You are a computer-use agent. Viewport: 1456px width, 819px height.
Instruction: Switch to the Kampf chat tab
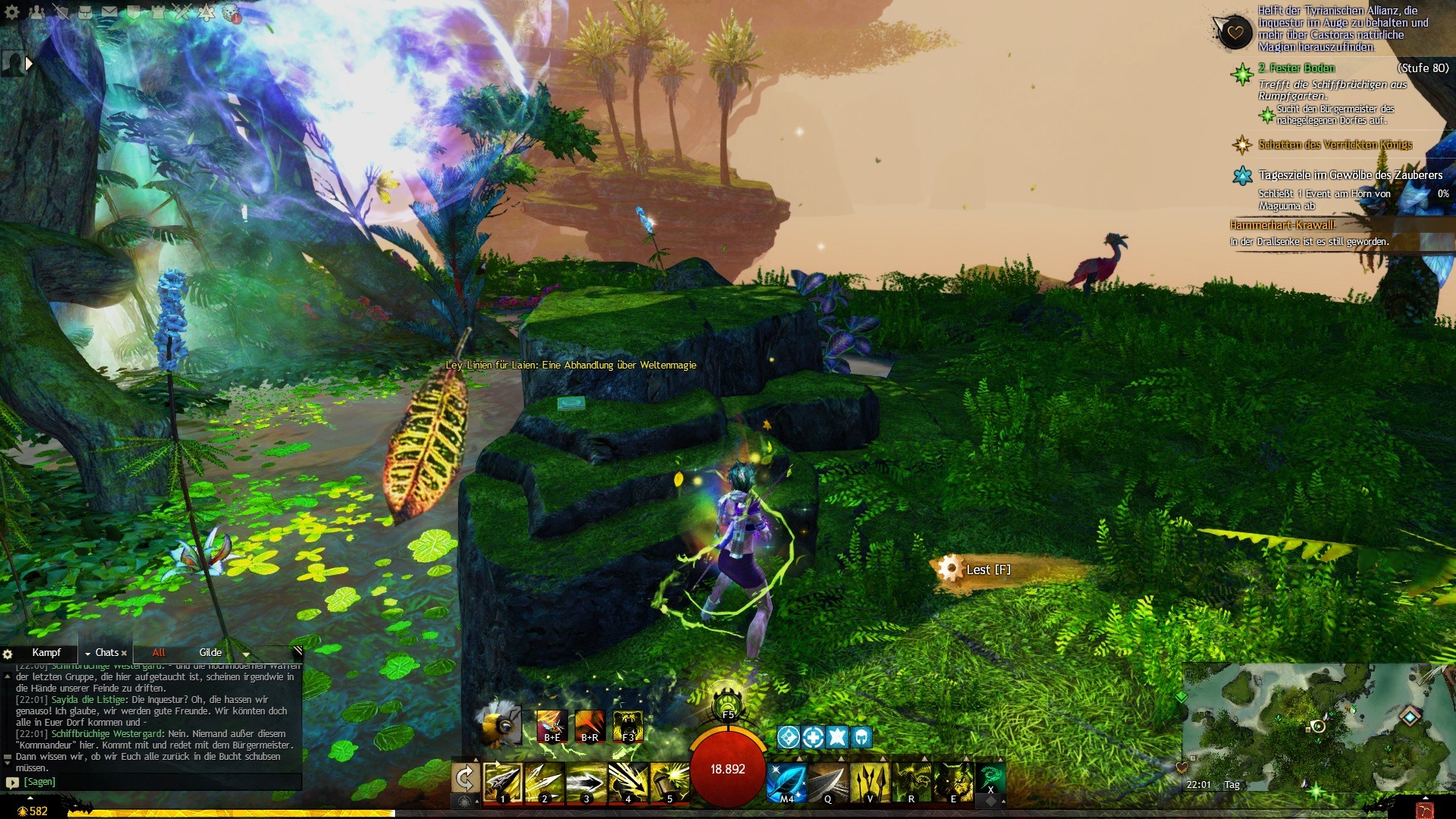pyautogui.click(x=46, y=653)
